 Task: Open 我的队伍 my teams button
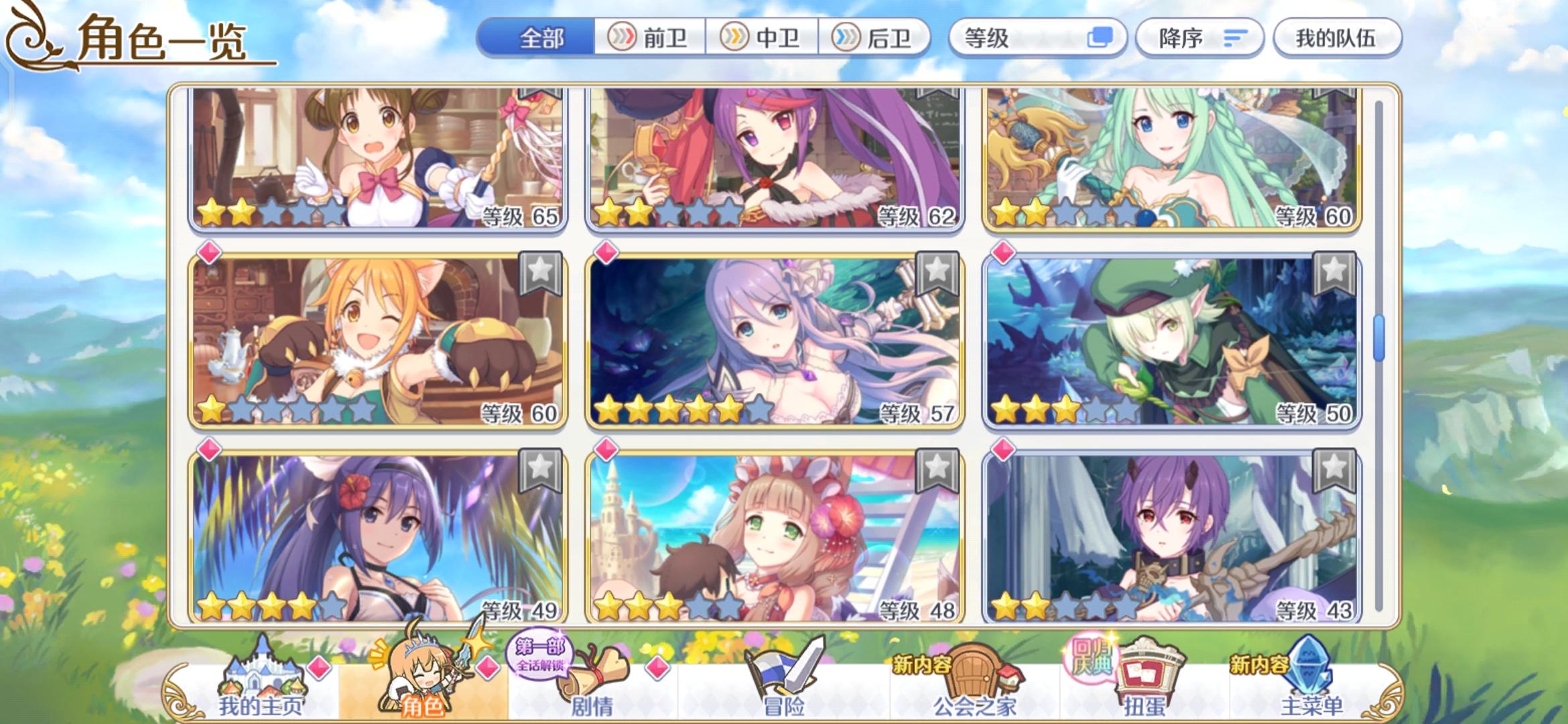(x=1337, y=38)
